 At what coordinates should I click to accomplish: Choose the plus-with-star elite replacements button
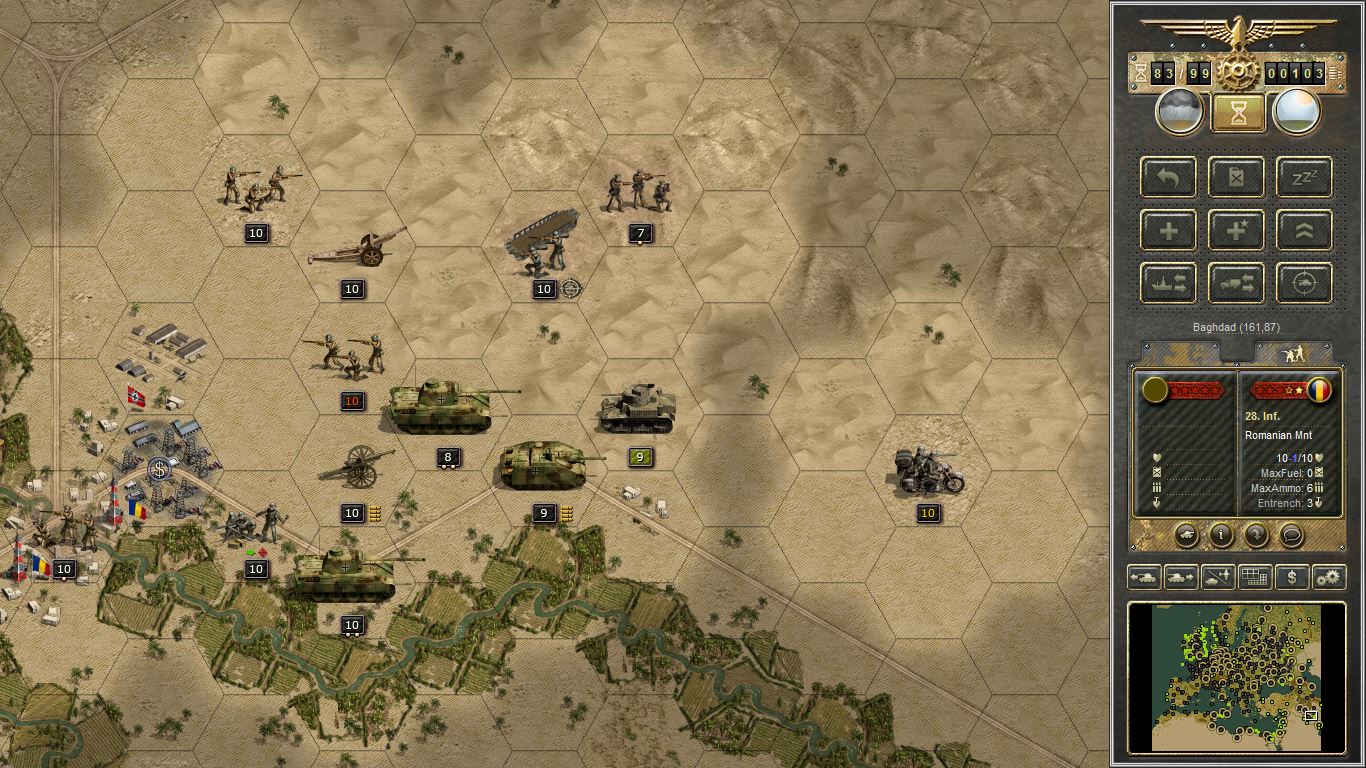[x=1236, y=230]
